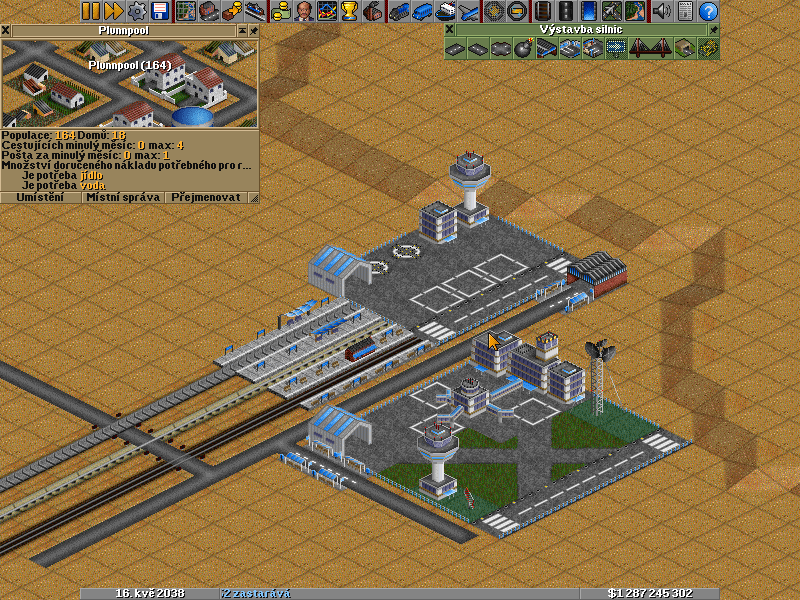Shade the Plunnpool window title bar
The image size is (800, 600).
(x=241, y=31)
